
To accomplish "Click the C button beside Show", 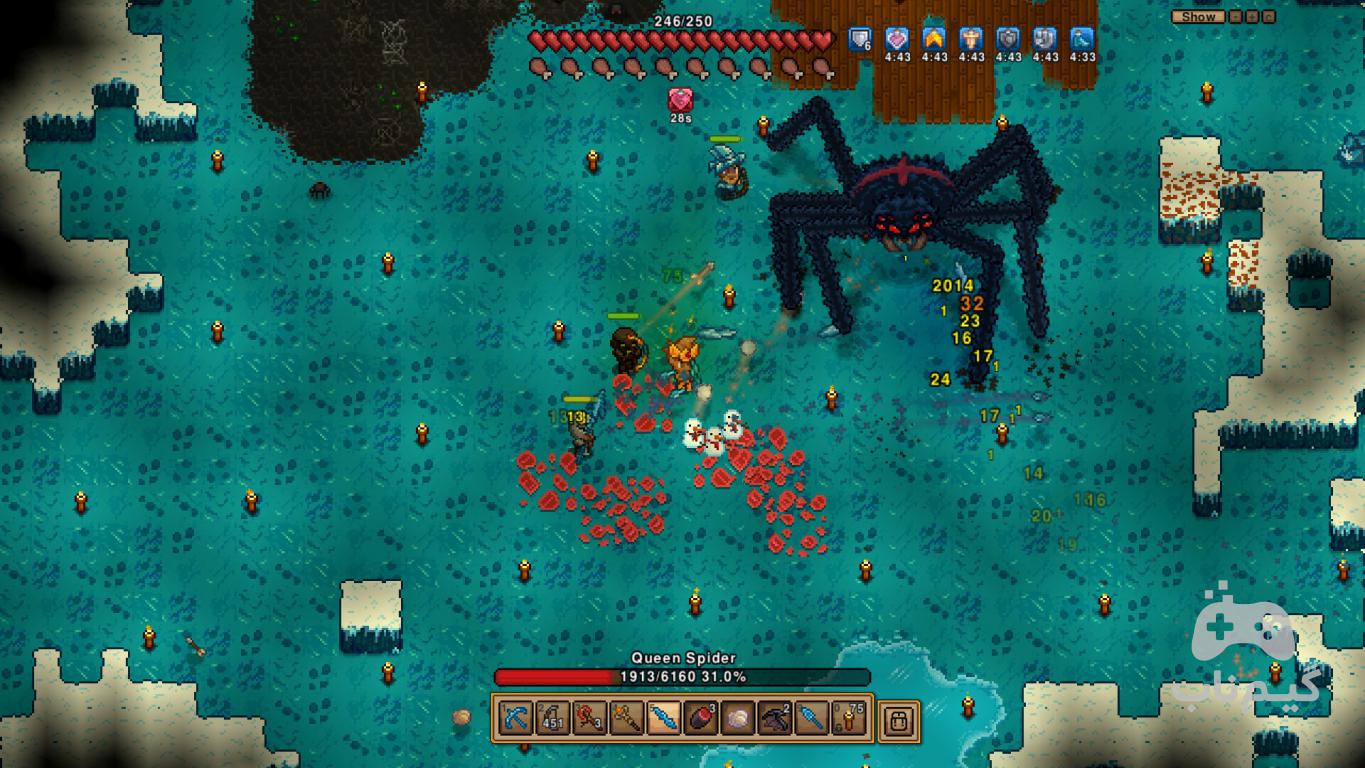I will point(1269,17).
